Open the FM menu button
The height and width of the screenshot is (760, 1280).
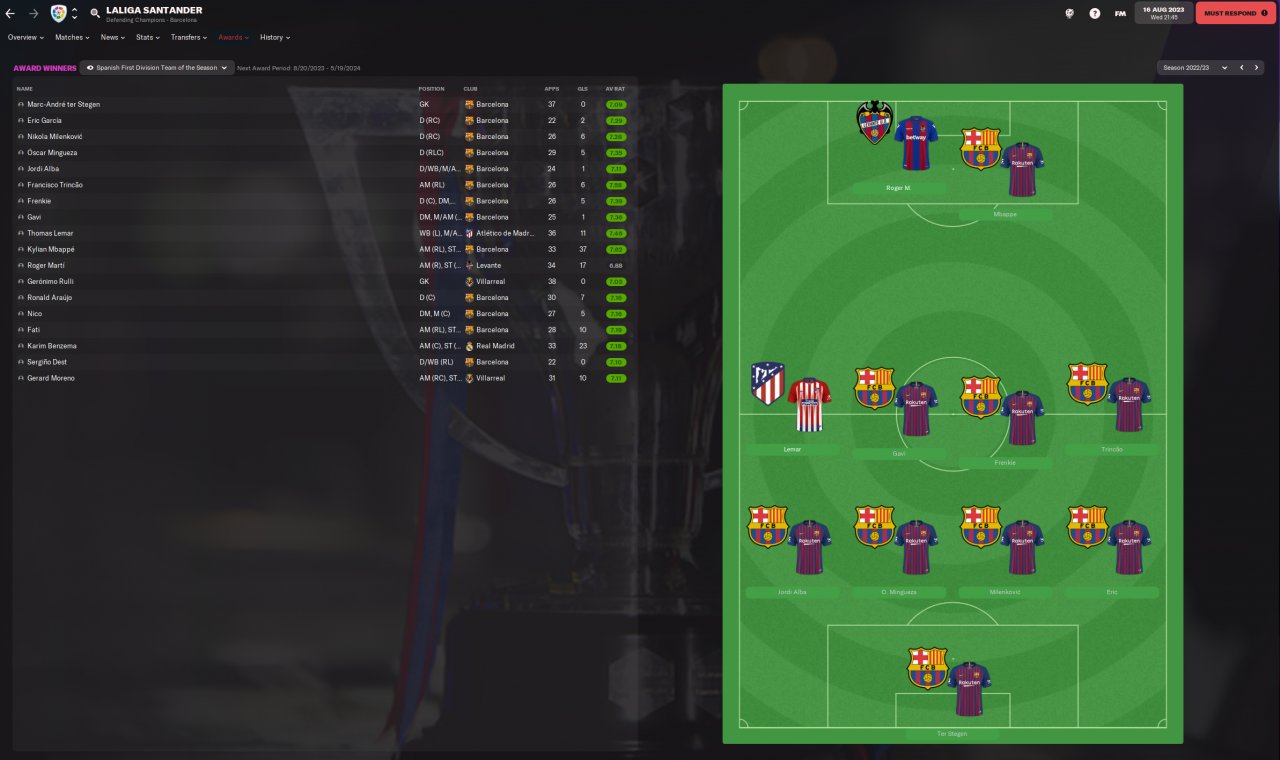[1120, 13]
